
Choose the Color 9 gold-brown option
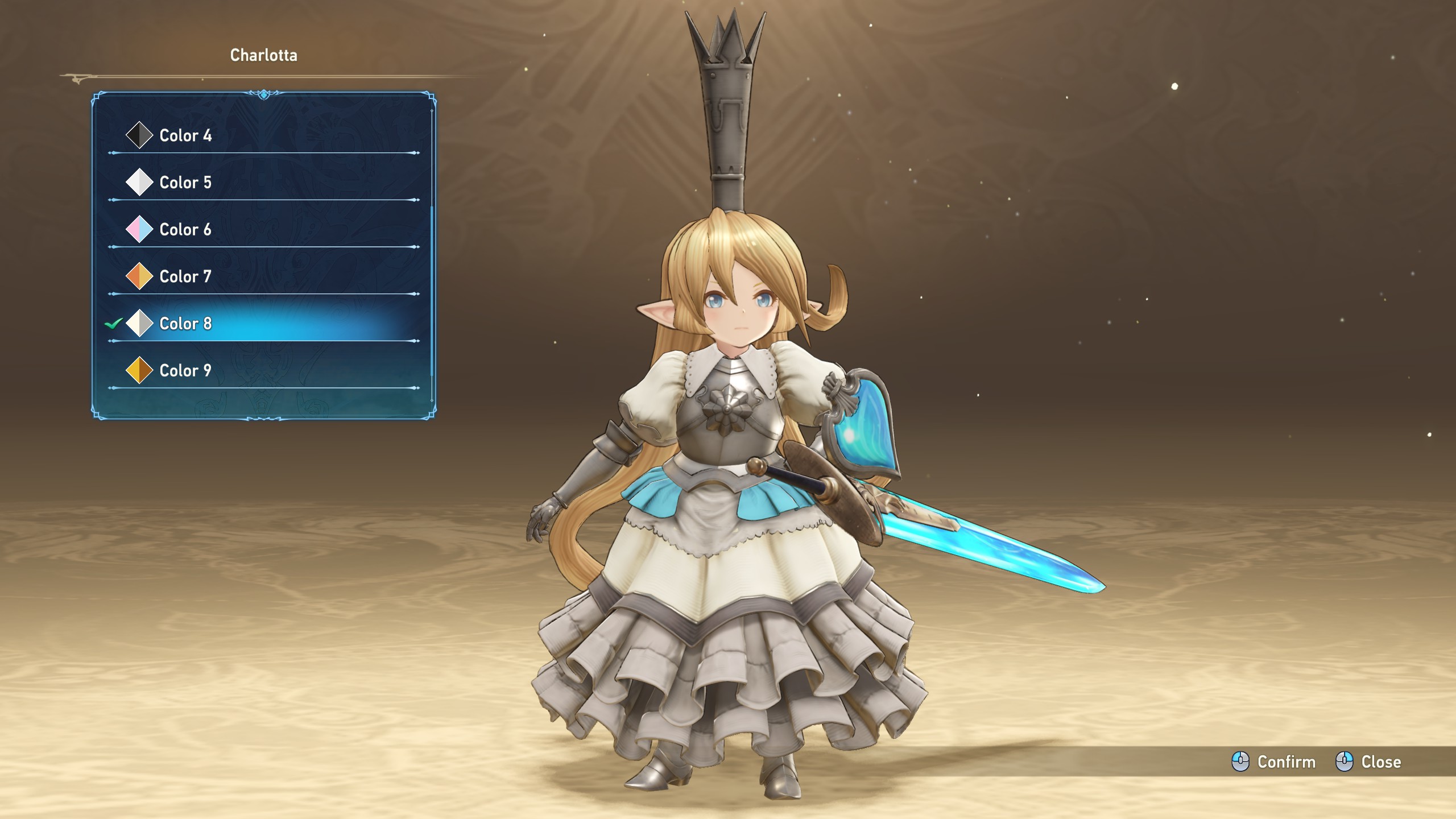[185, 371]
